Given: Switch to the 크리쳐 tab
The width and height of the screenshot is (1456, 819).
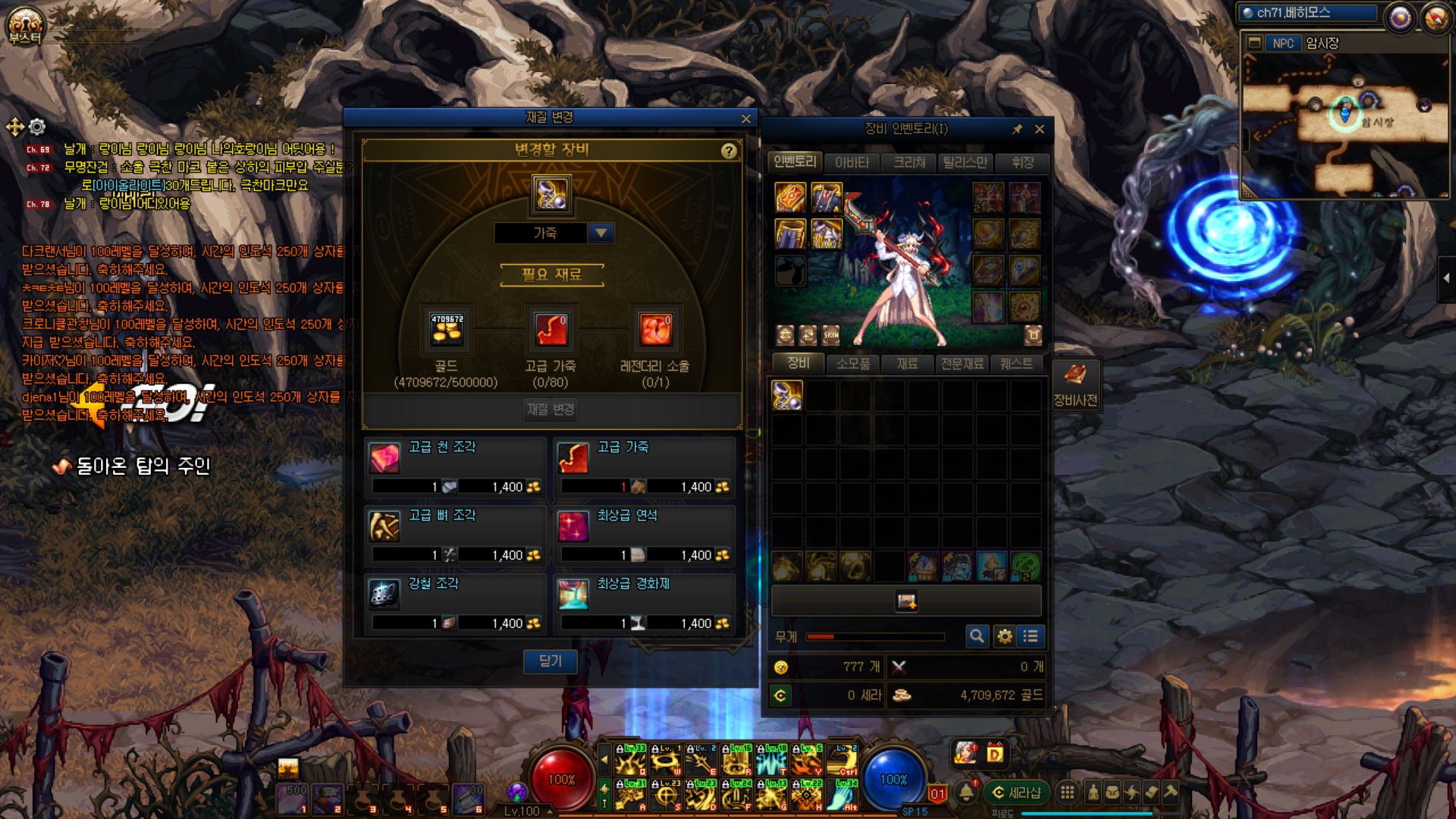Looking at the screenshot, I should click(x=908, y=163).
